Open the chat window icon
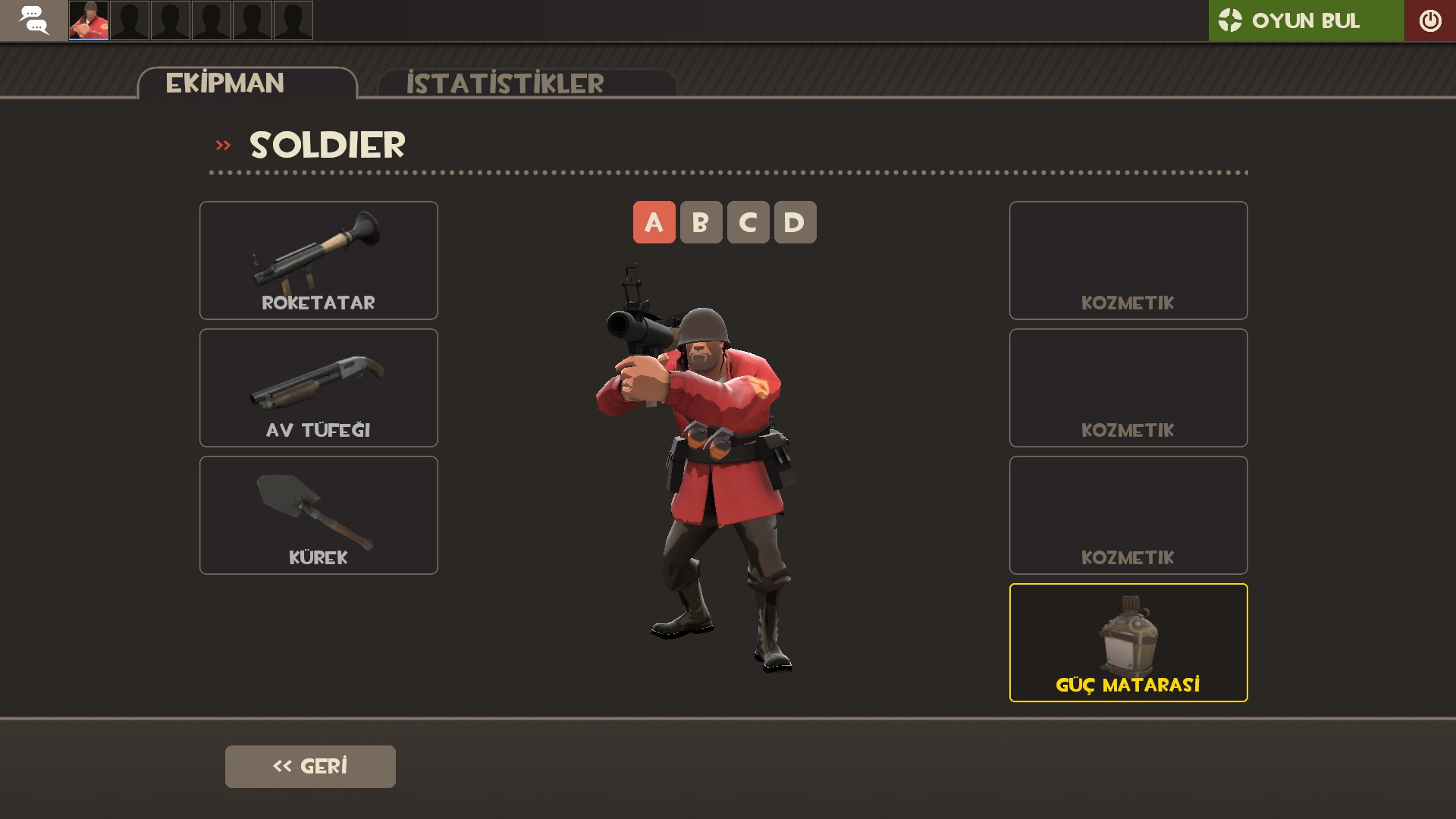Screen dimensions: 1456x819 click(33, 20)
